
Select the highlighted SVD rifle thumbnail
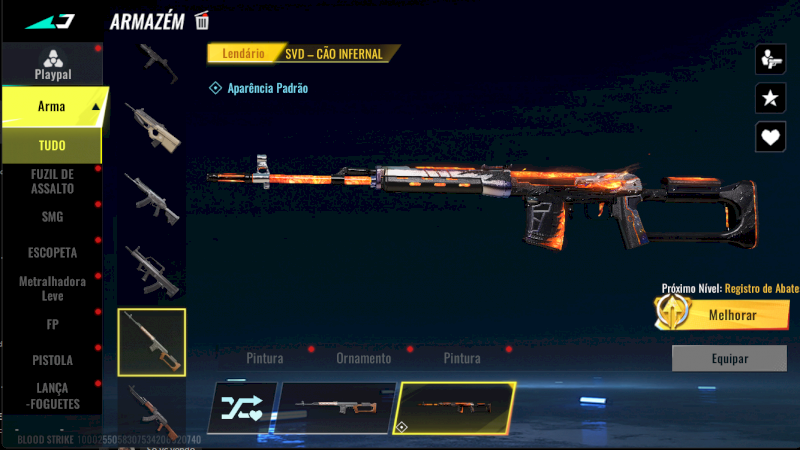[x=151, y=342]
